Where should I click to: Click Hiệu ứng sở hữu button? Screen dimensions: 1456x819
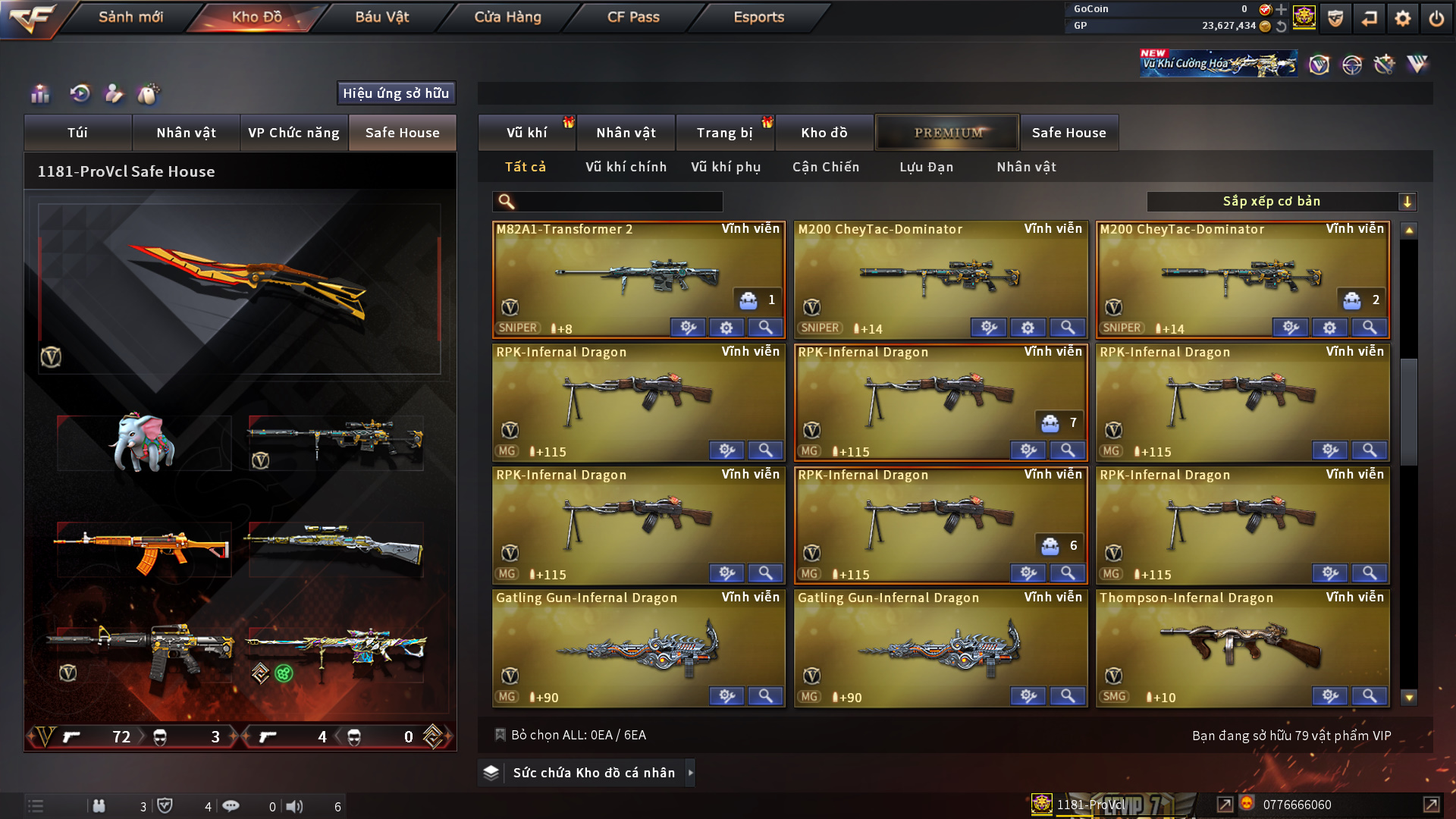tap(396, 93)
